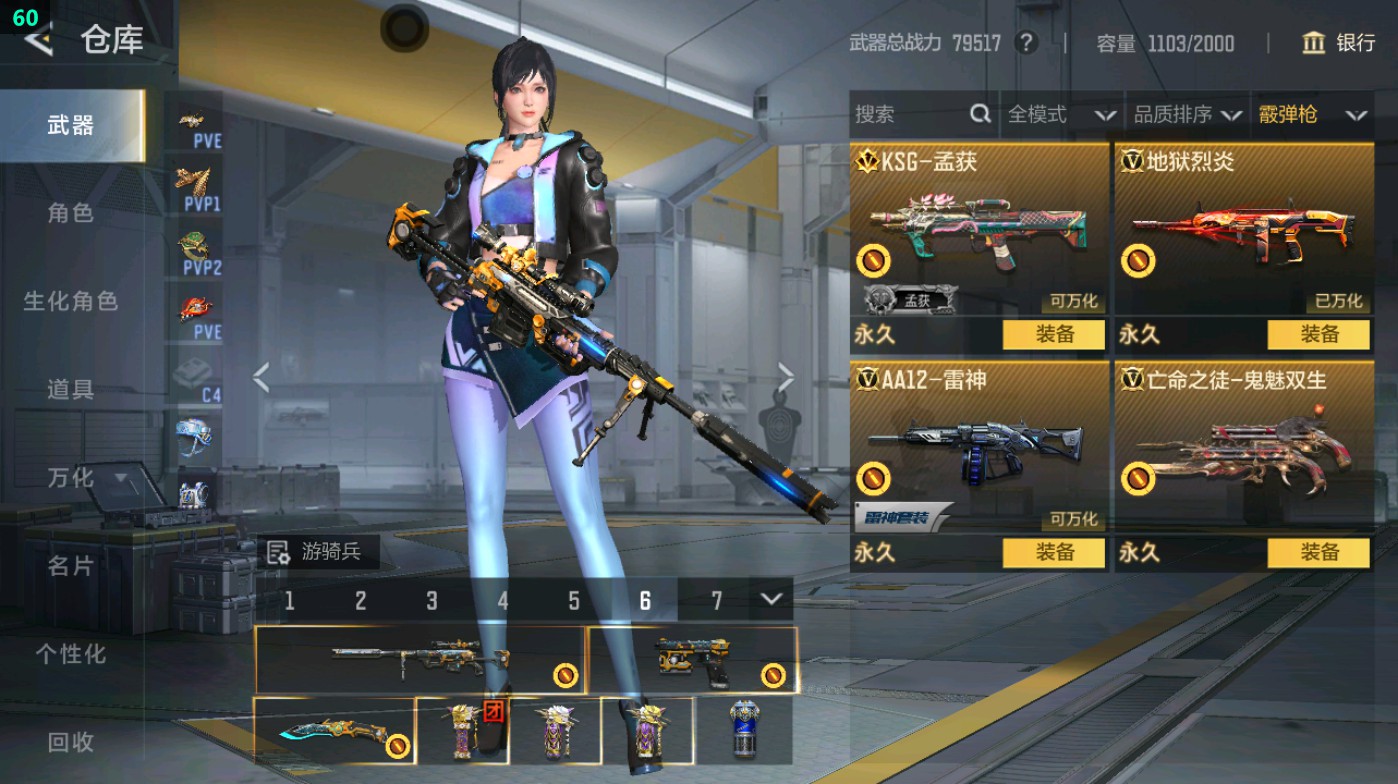Open the 霰弹枪 weapon type dropdown

pos(1311,115)
